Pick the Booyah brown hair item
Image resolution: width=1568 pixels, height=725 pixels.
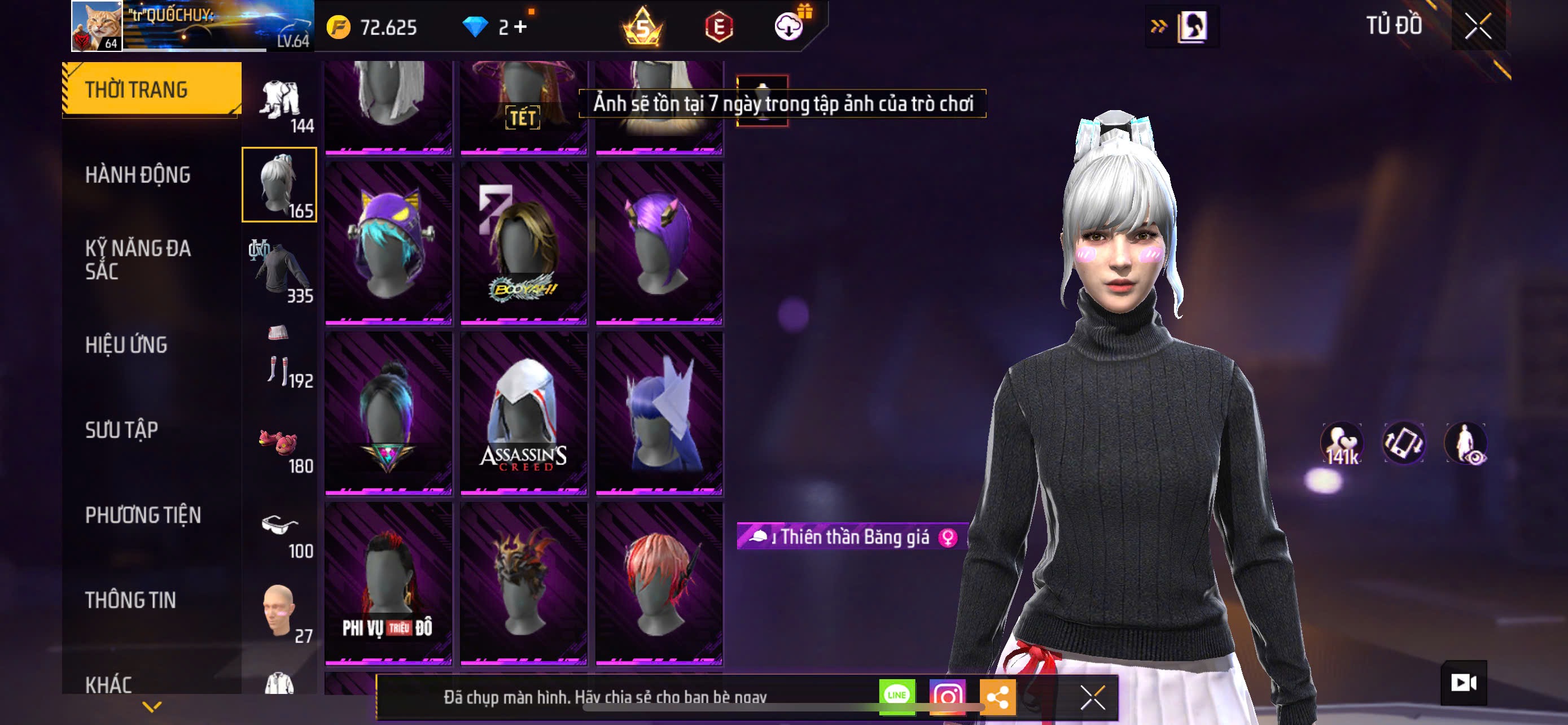(x=523, y=242)
